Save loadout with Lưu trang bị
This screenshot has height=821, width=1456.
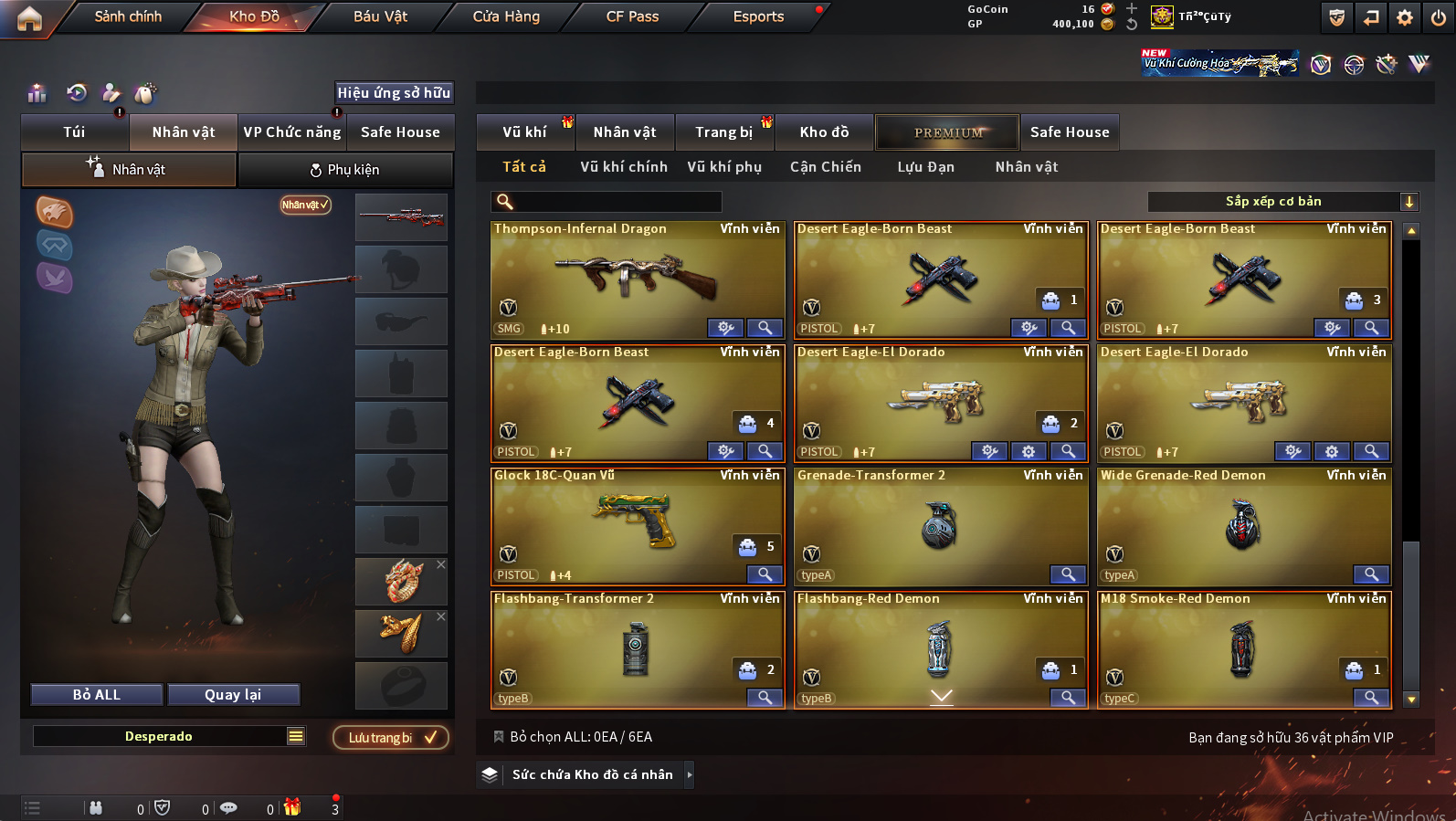click(391, 738)
